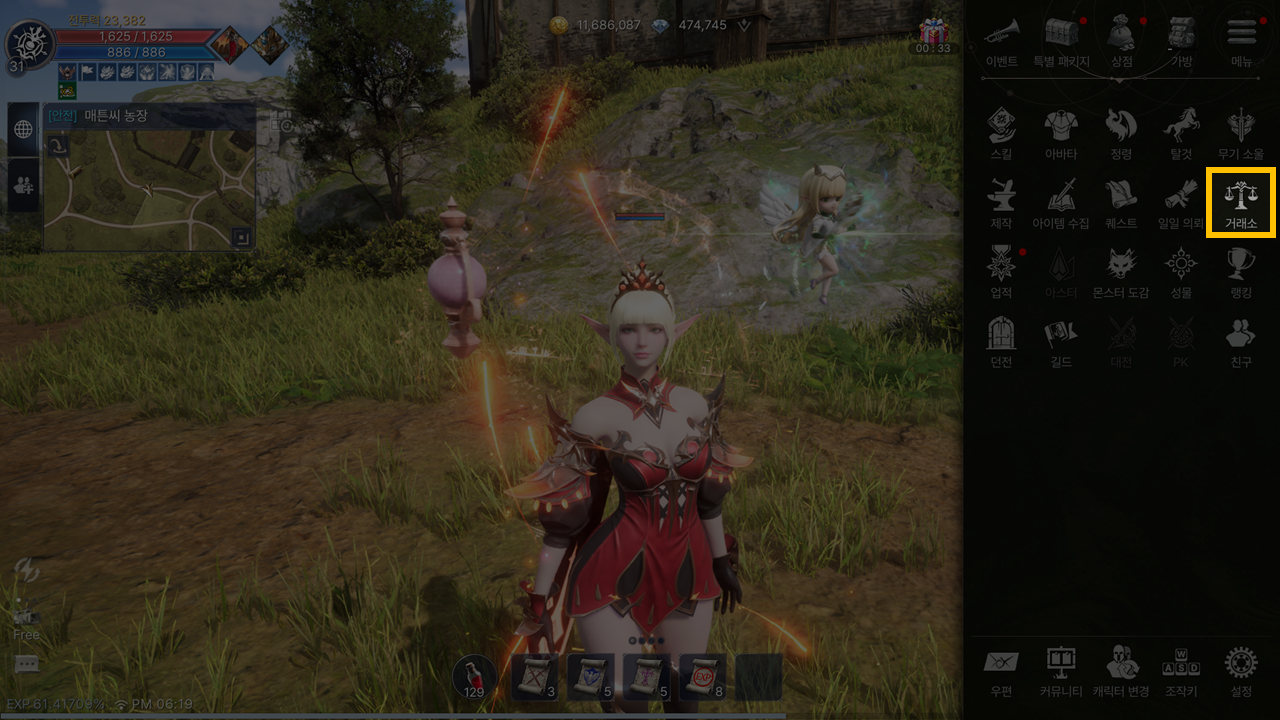
Task: Open the 탈것 mount menu
Action: pos(1180,133)
